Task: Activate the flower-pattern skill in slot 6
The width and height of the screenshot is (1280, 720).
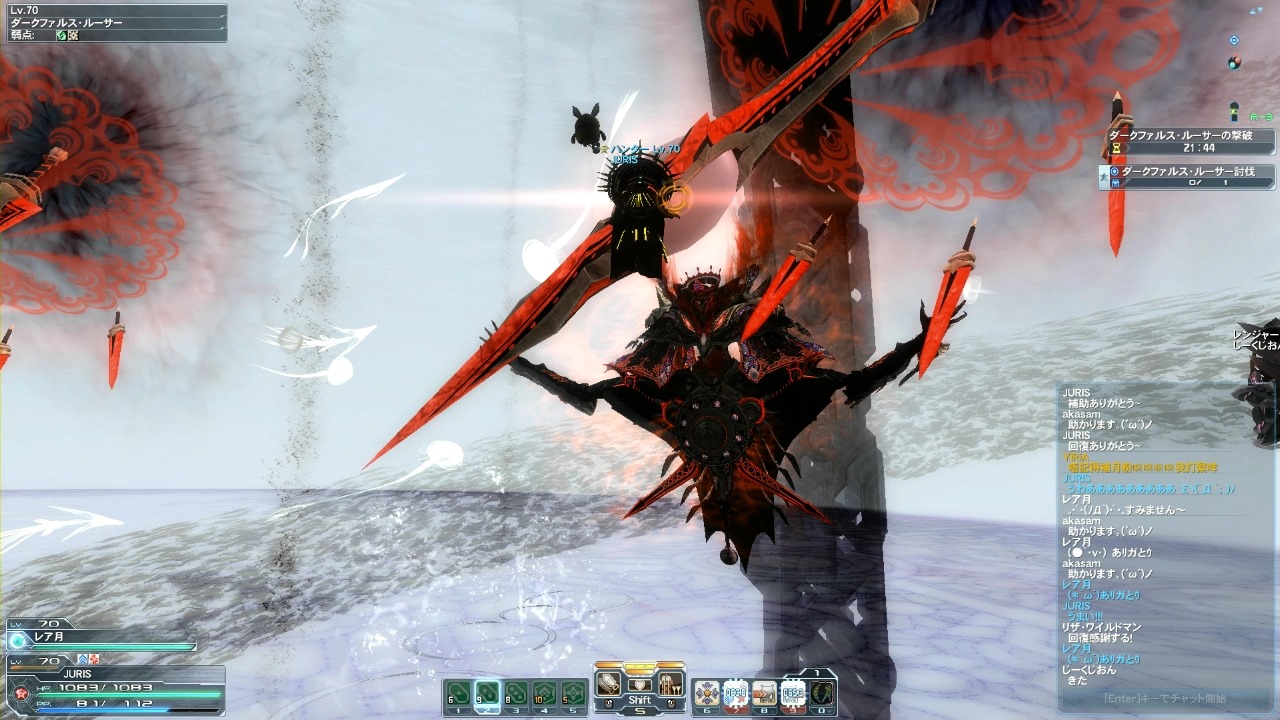Action: tap(706, 693)
